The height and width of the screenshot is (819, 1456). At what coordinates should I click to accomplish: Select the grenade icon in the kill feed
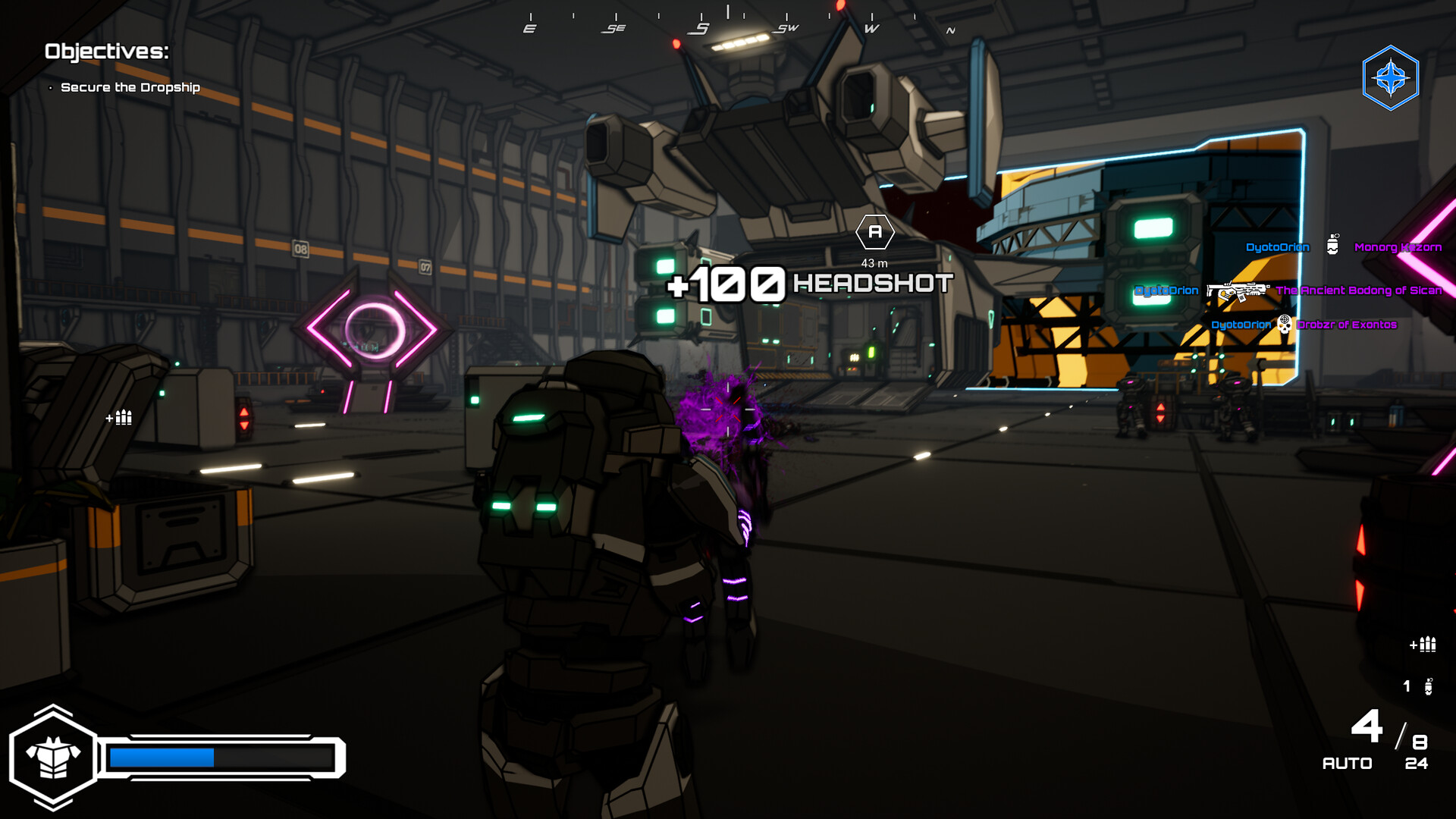pyautogui.click(x=1332, y=244)
